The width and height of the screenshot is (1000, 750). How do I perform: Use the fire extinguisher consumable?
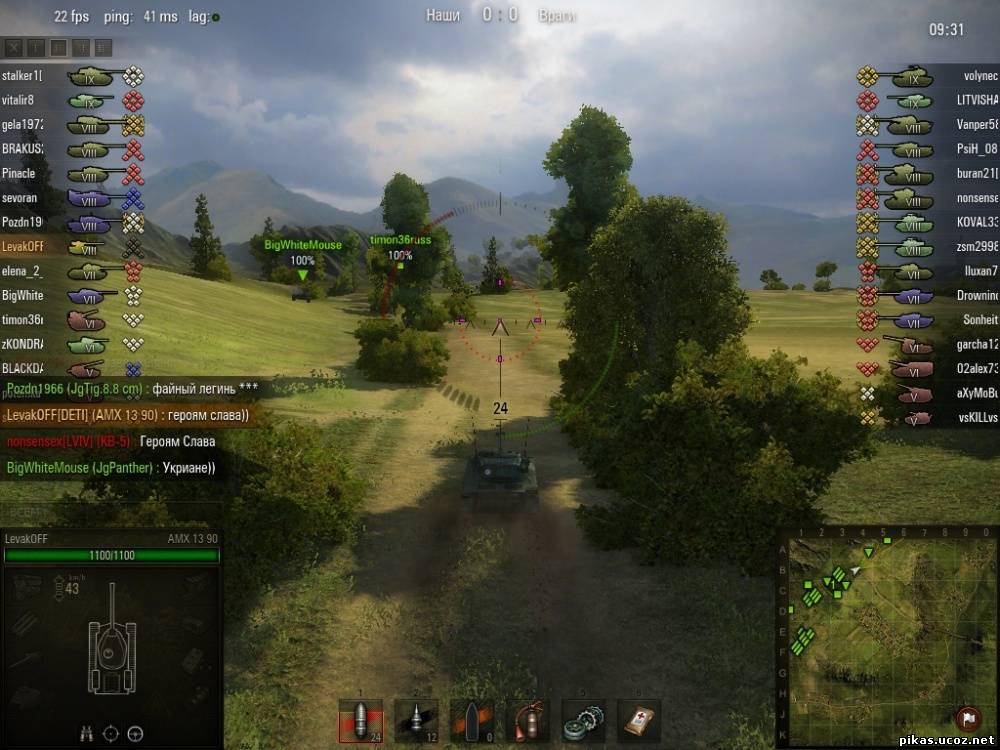point(527,720)
